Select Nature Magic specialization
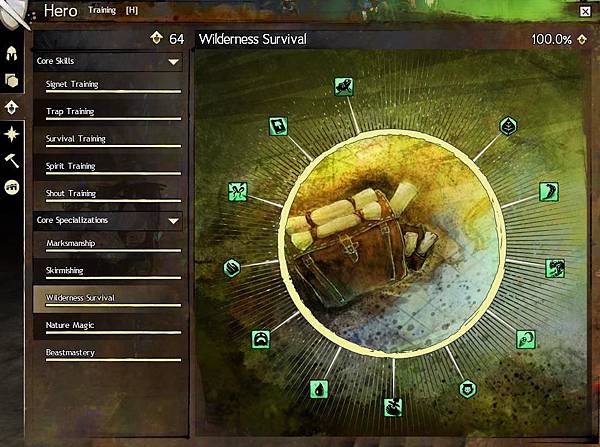This screenshot has height=447, width=600. tap(108, 325)
